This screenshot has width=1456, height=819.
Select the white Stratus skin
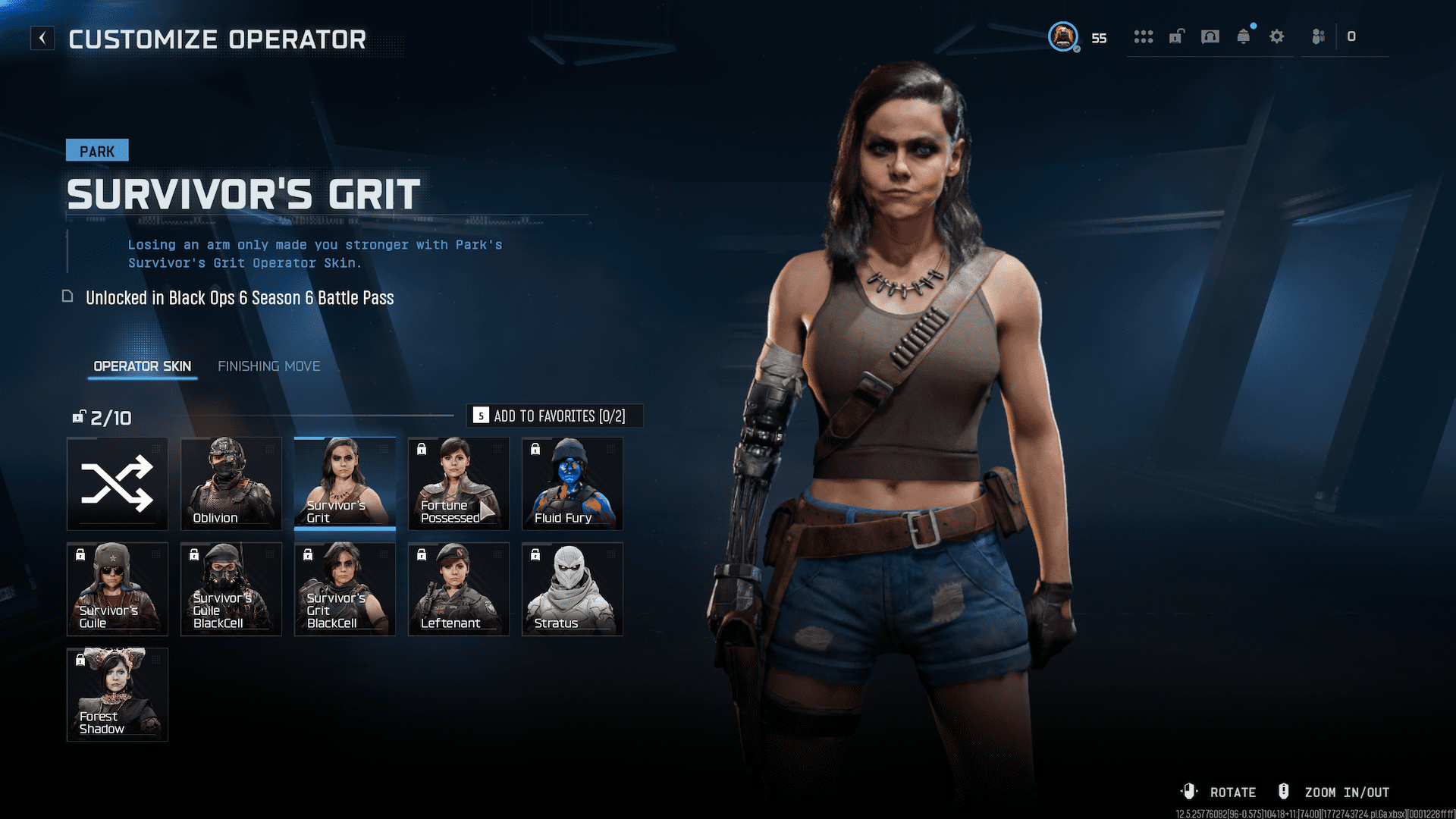pyautogui.click(x=573, y=588)
